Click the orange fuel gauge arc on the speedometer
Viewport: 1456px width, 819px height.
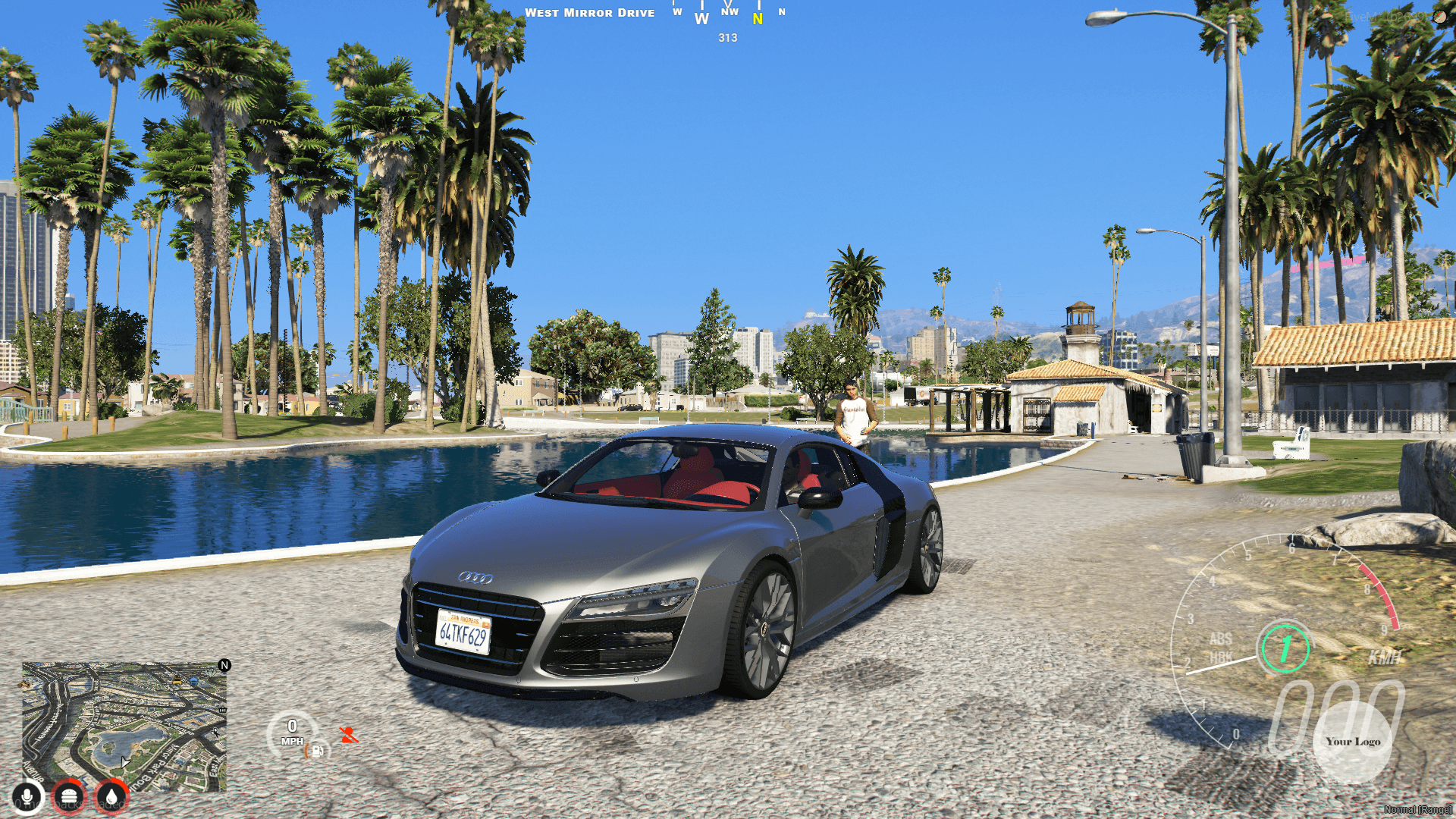(308, 751)
